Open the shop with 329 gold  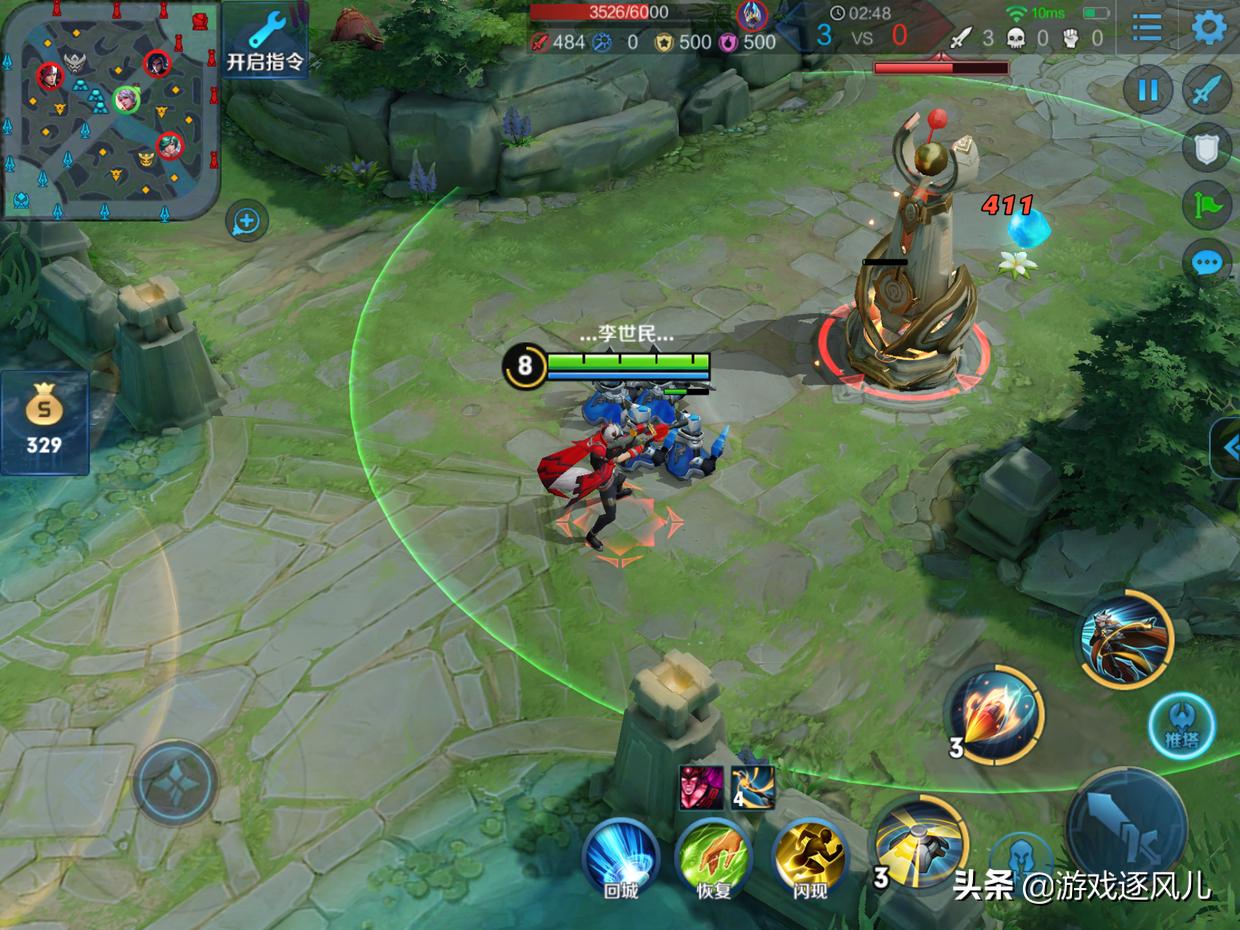(x=44, y=422)
